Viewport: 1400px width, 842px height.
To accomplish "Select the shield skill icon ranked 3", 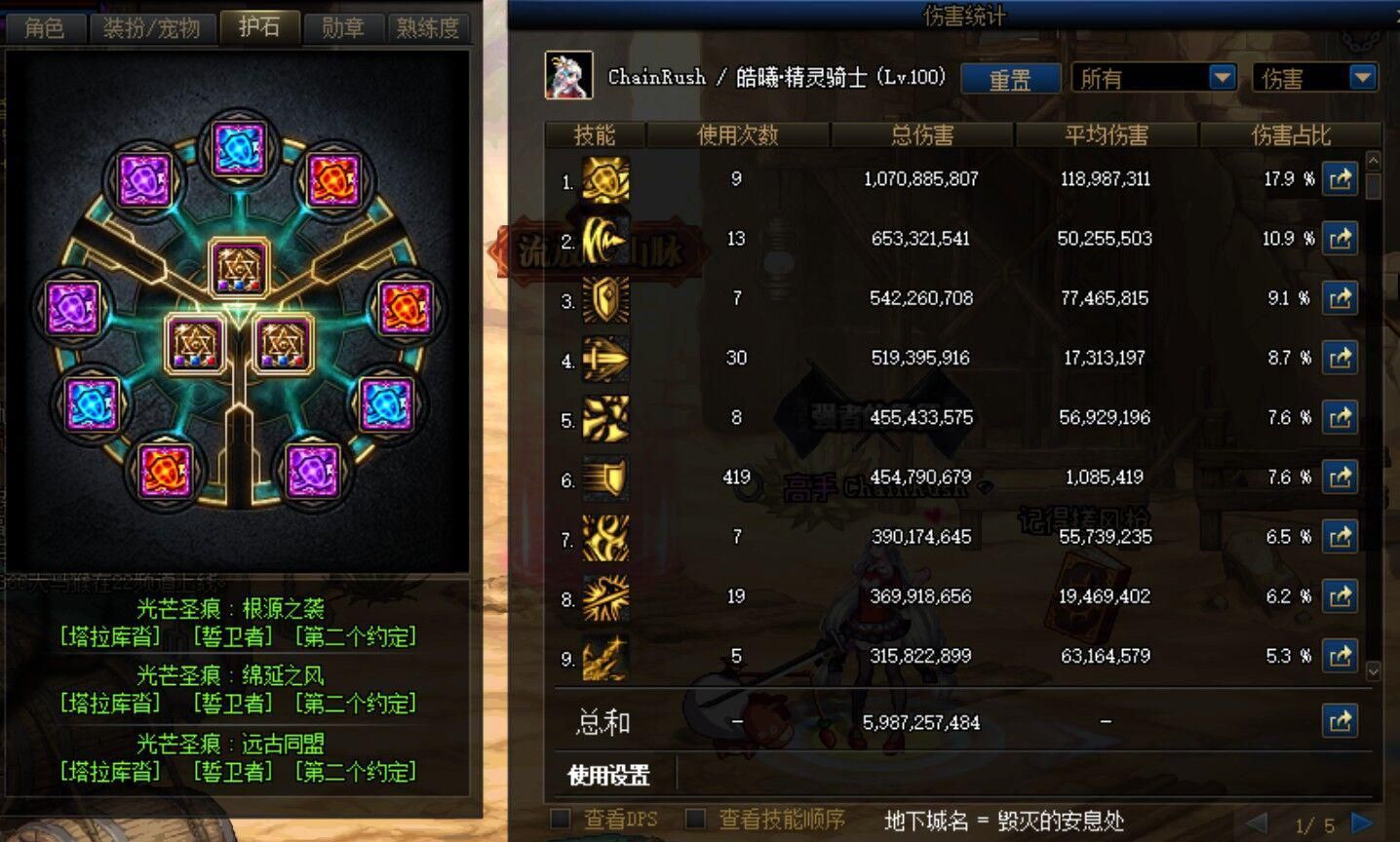I will point(604,298).
